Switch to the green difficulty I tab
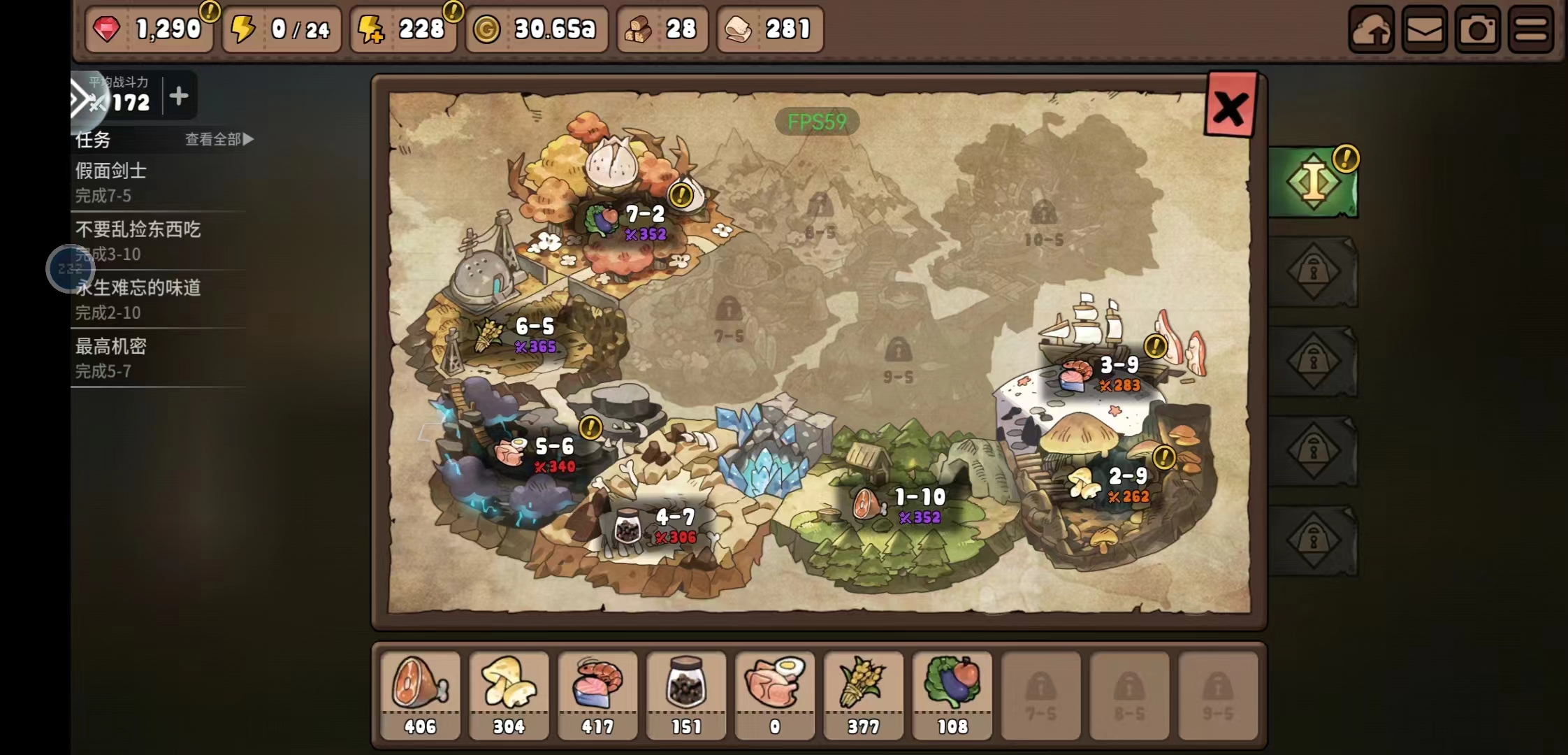This screenshot has width=1568, height=755. pos(1313,182)
